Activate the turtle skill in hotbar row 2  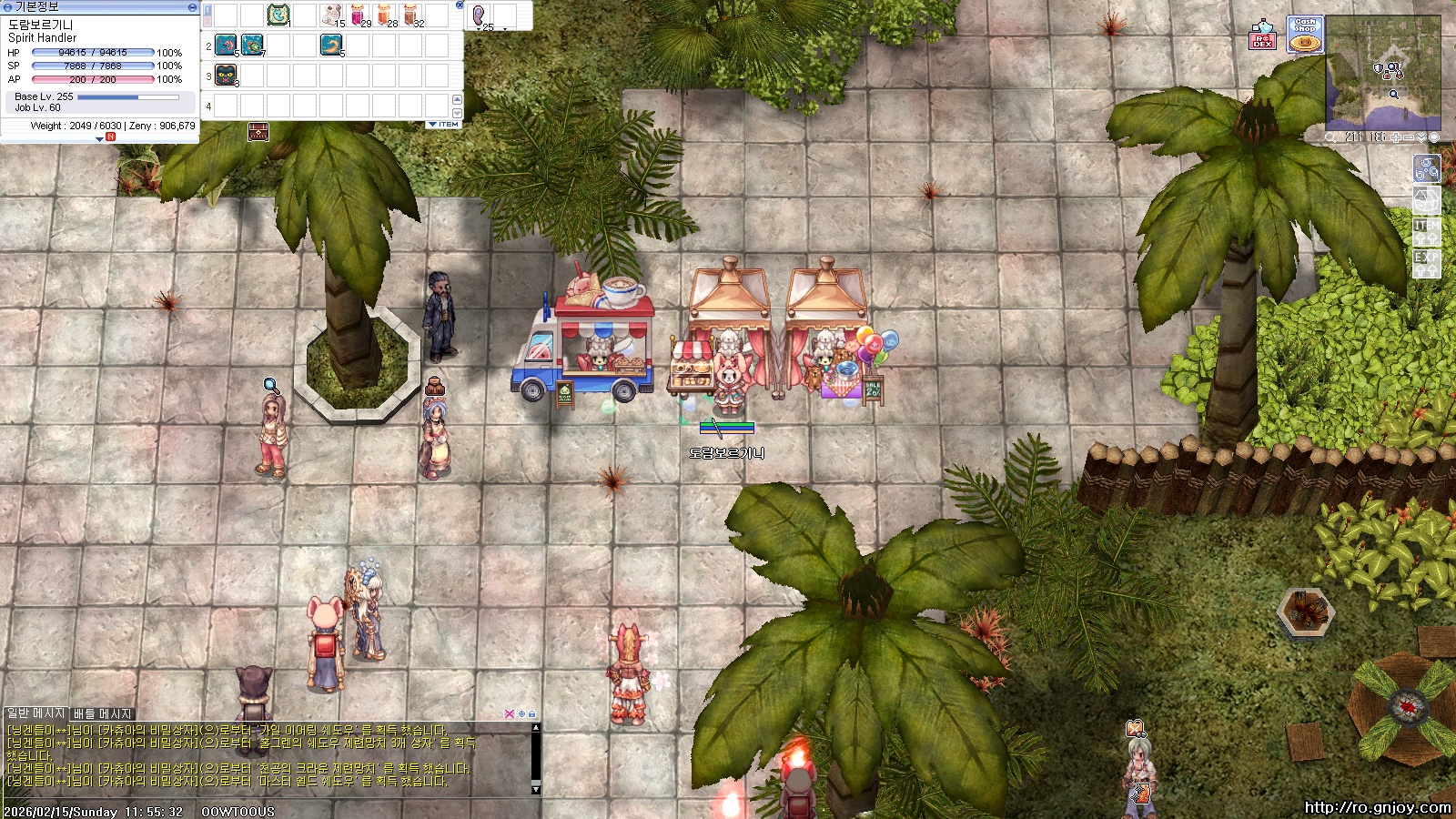[252, 45]
